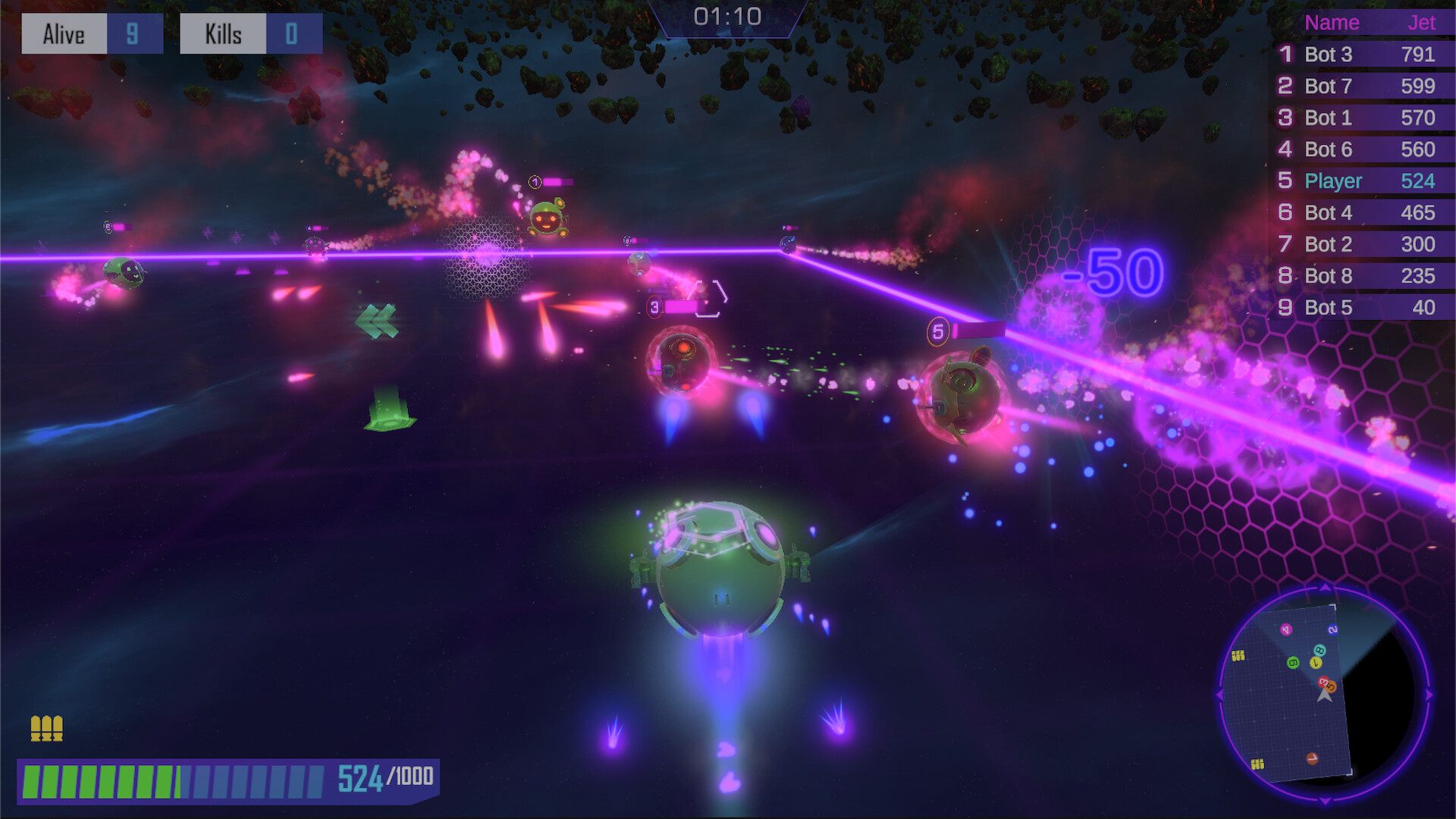Click the Kills counter badge

pos(250,33)
